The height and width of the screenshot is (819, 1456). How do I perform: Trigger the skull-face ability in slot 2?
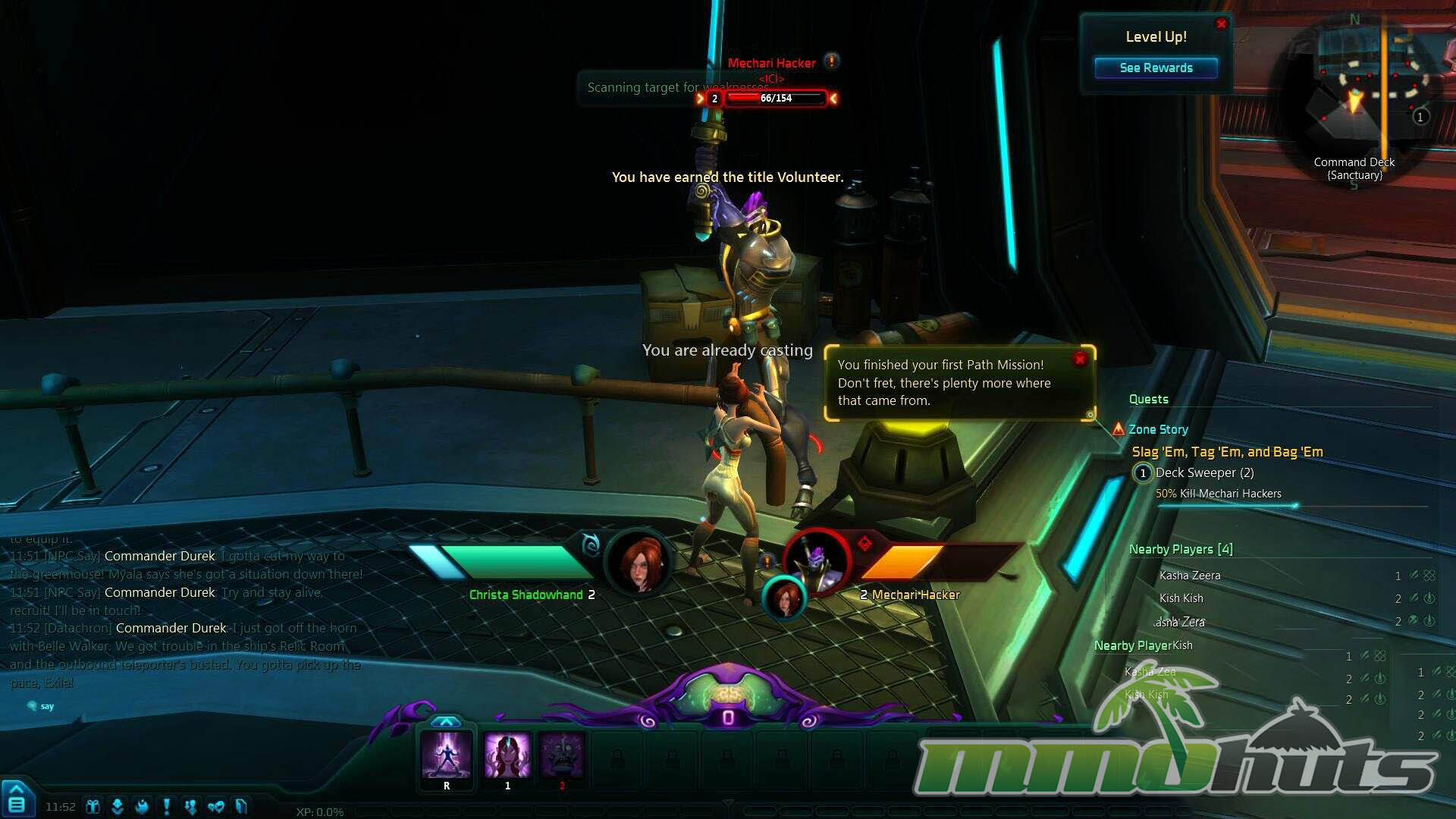point(562,755)
